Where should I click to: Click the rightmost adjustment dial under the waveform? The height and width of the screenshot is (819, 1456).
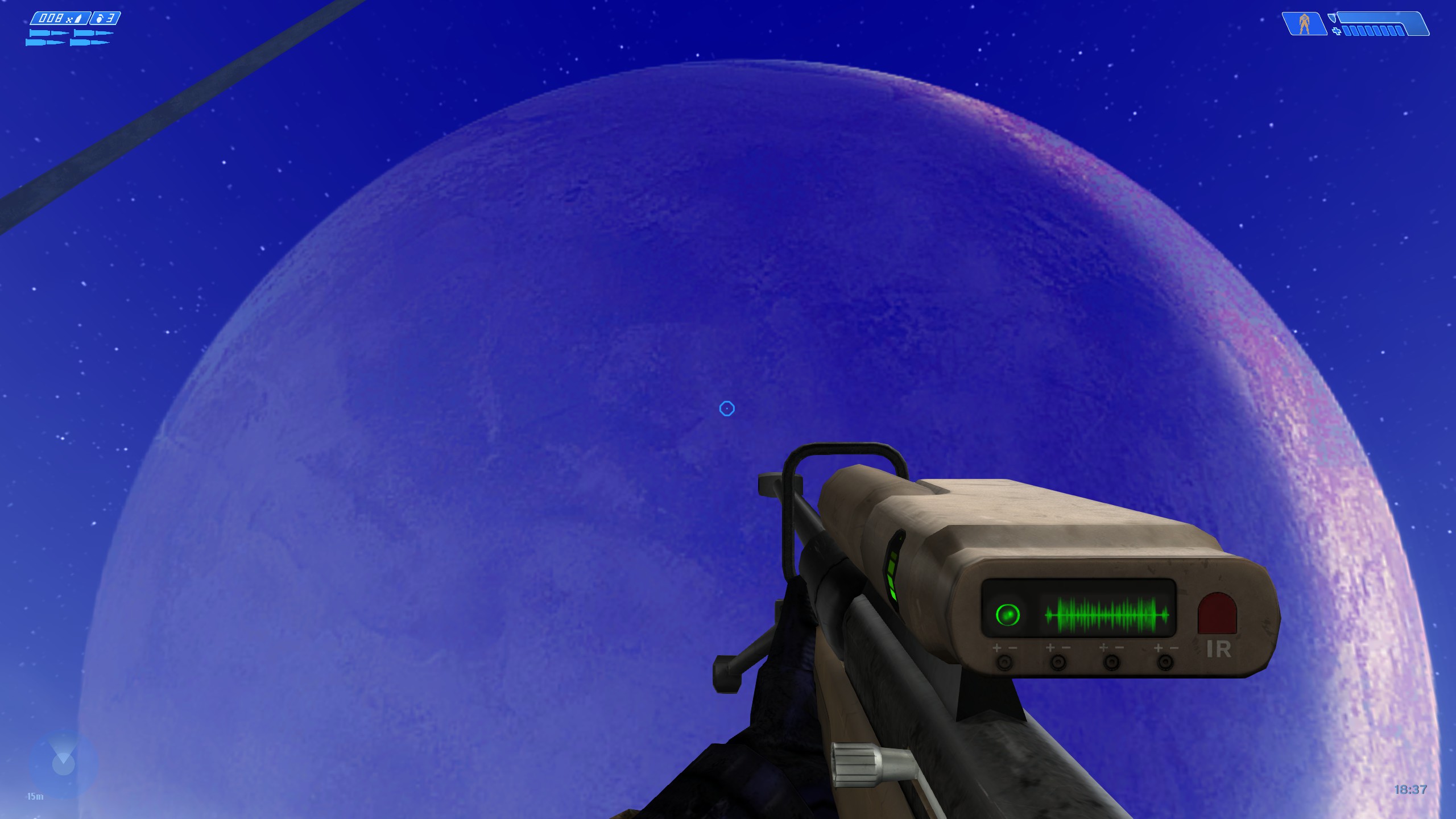pos(1165,663)
